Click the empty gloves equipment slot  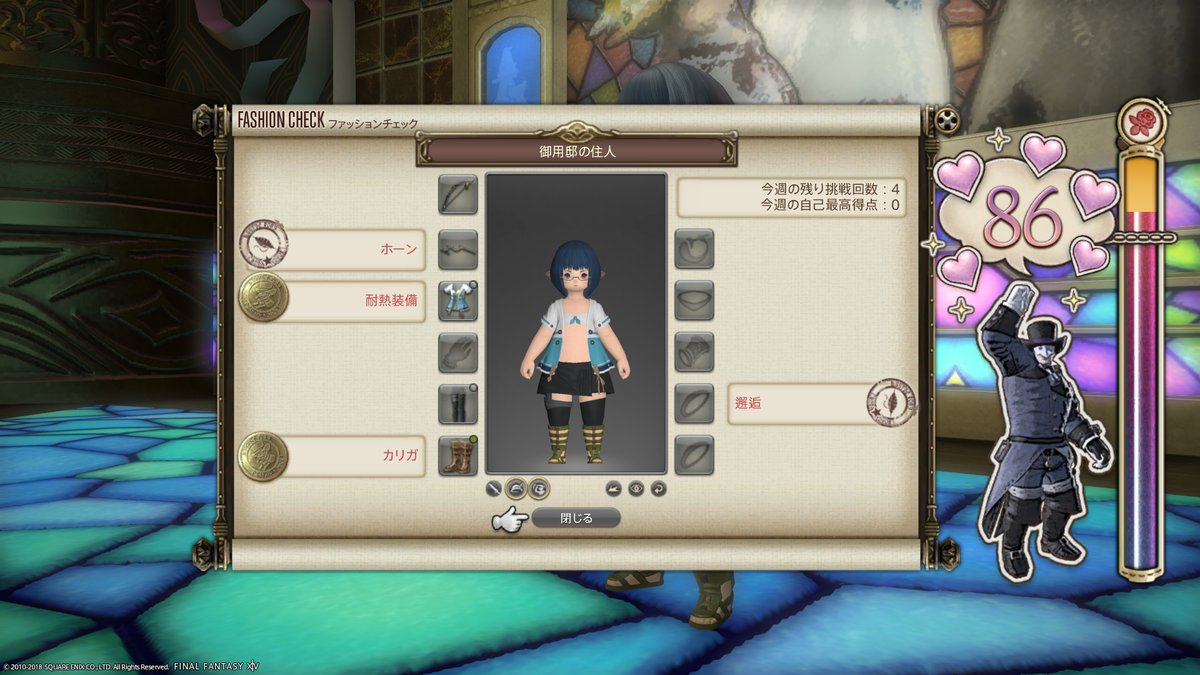click(458, 352)
